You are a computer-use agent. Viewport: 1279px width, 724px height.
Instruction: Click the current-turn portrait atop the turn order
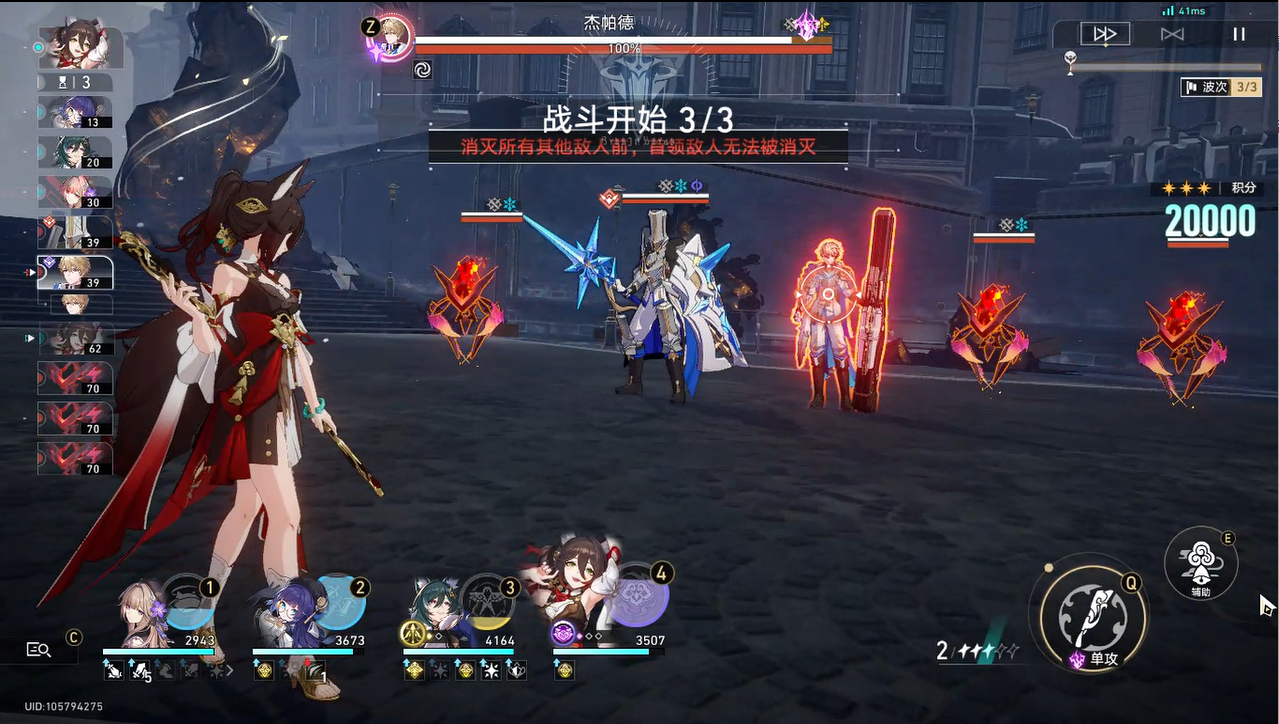[x=80, y=47]
